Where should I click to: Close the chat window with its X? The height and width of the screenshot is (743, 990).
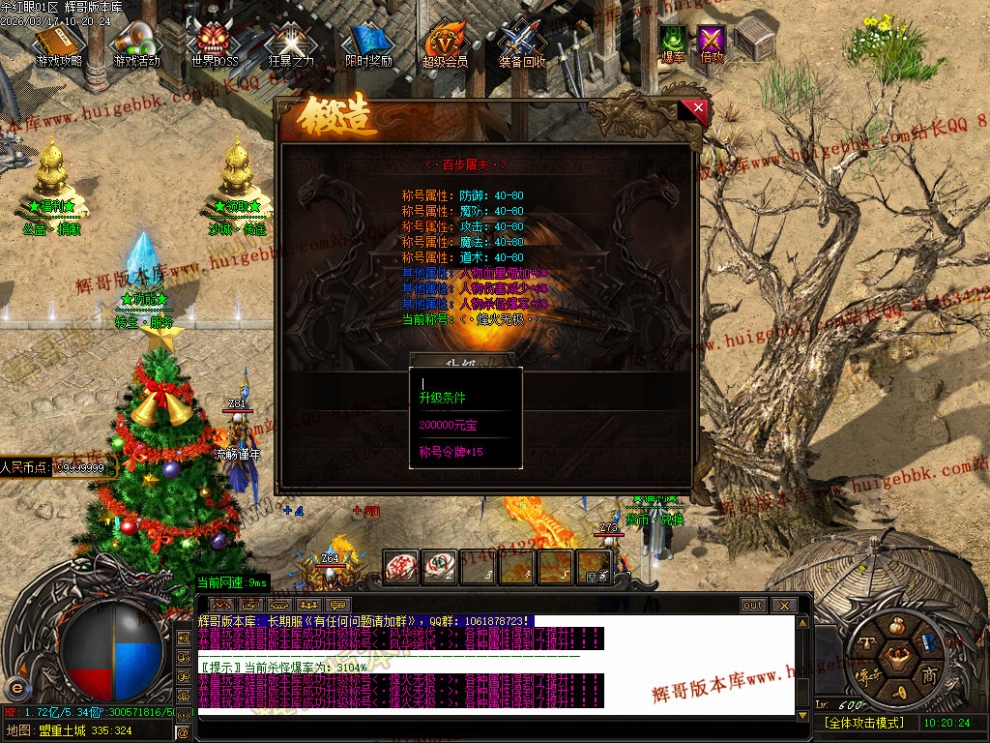(x=784, y=605)
